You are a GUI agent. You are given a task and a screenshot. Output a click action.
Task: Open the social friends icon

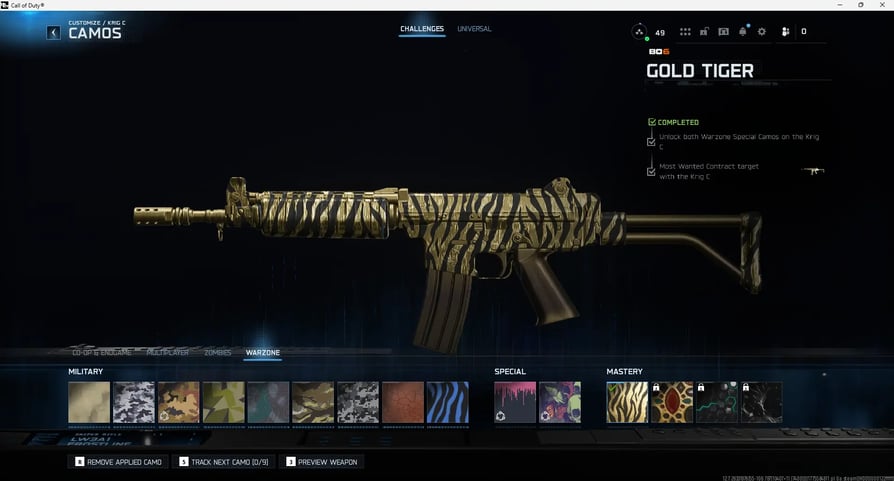pos(786,32)
